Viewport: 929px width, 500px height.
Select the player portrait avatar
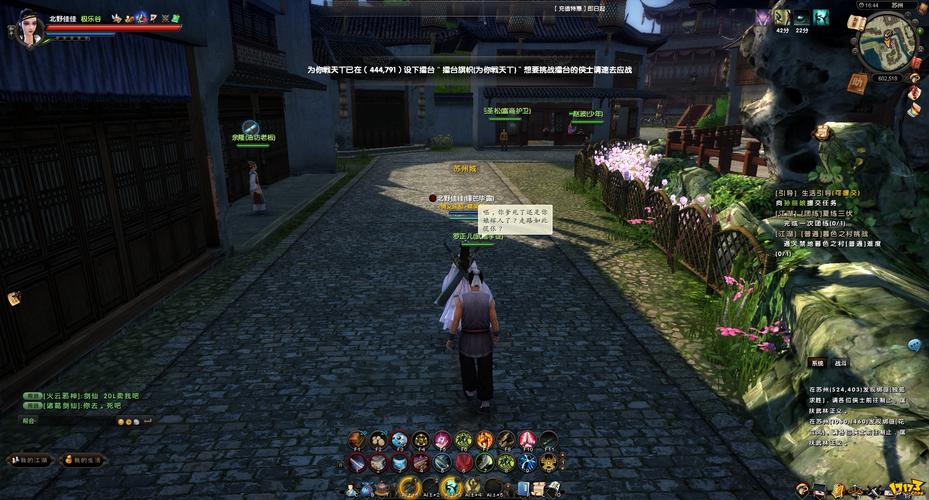coord(27,27)
